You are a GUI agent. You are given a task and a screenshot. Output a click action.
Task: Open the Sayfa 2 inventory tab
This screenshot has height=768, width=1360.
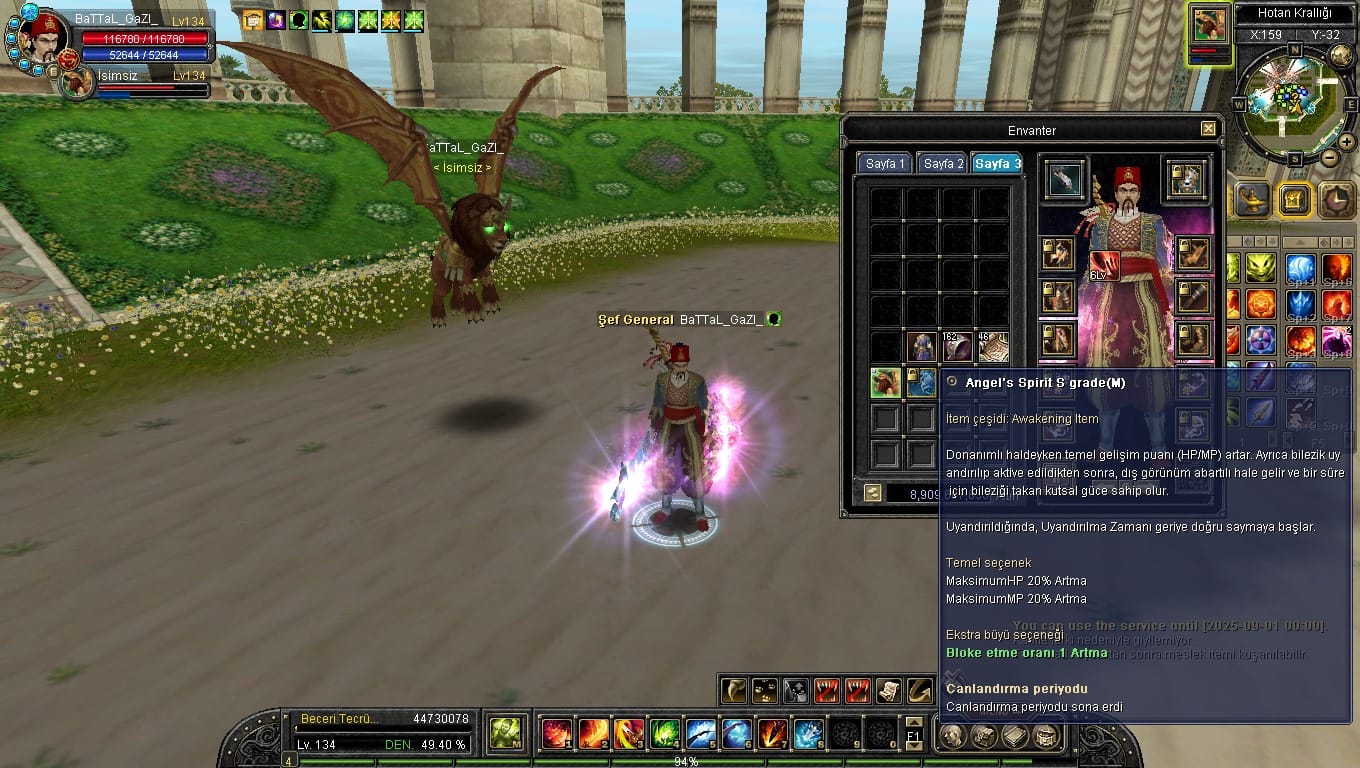[941, 163]
